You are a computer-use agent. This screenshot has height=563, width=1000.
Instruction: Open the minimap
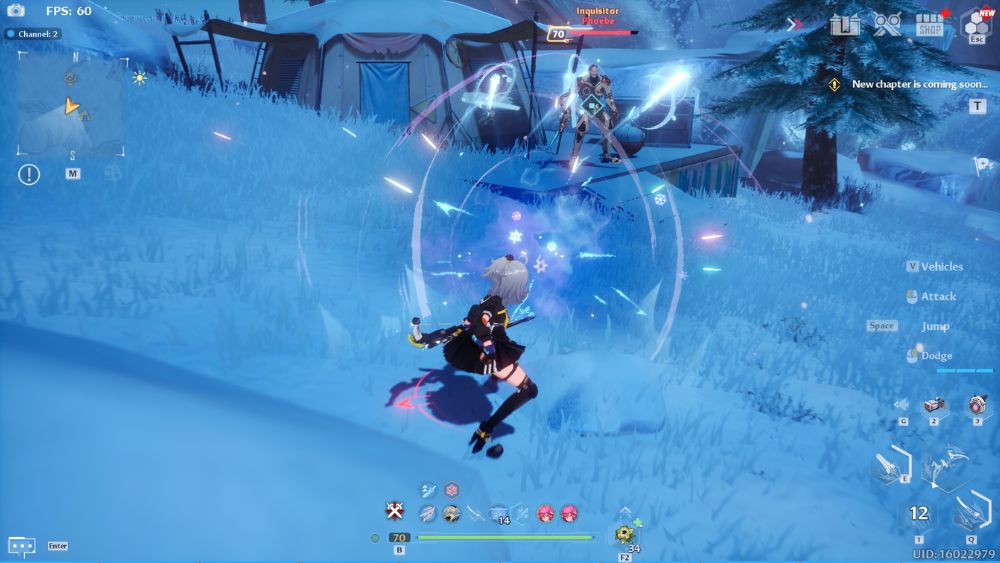(70, 102)
